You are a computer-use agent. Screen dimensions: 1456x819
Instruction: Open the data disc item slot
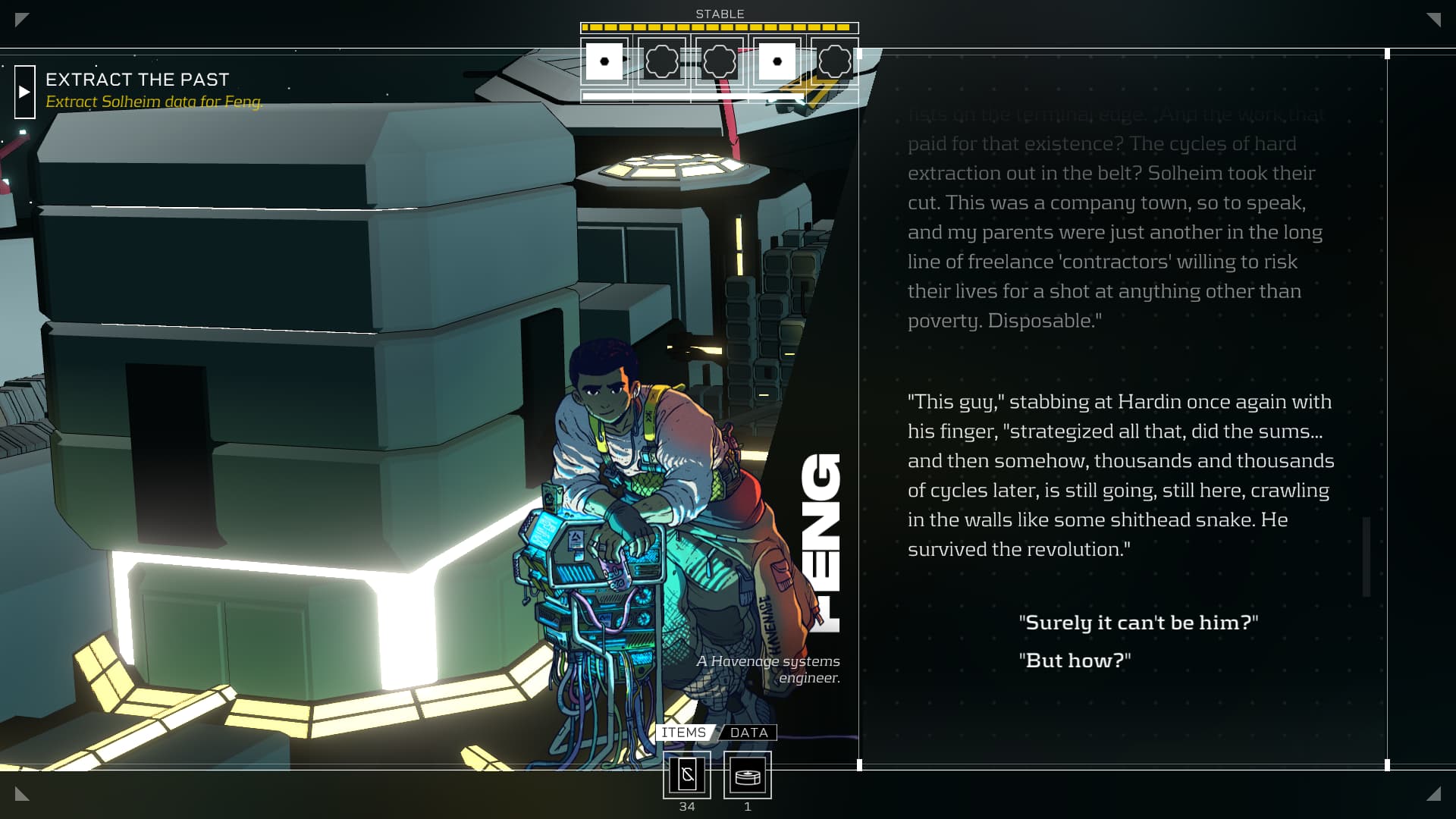point(748,775)
